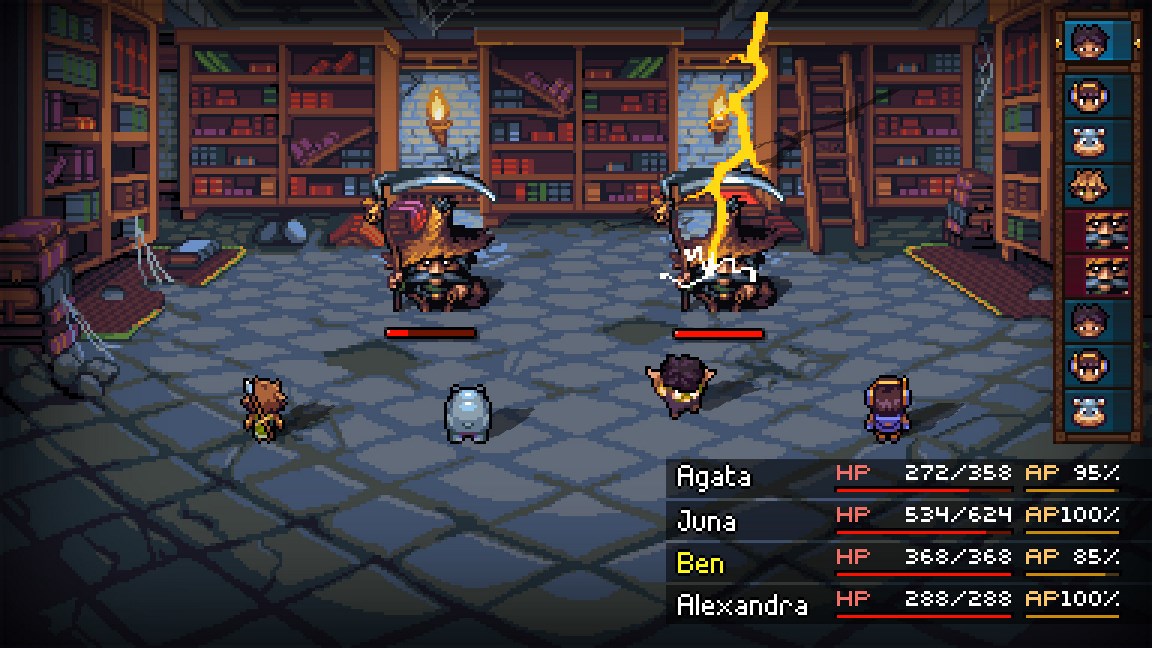This screenshot has height=648, width=1152.
Task: Select Juna's row in the party list
Action: (x=896, y=519)
